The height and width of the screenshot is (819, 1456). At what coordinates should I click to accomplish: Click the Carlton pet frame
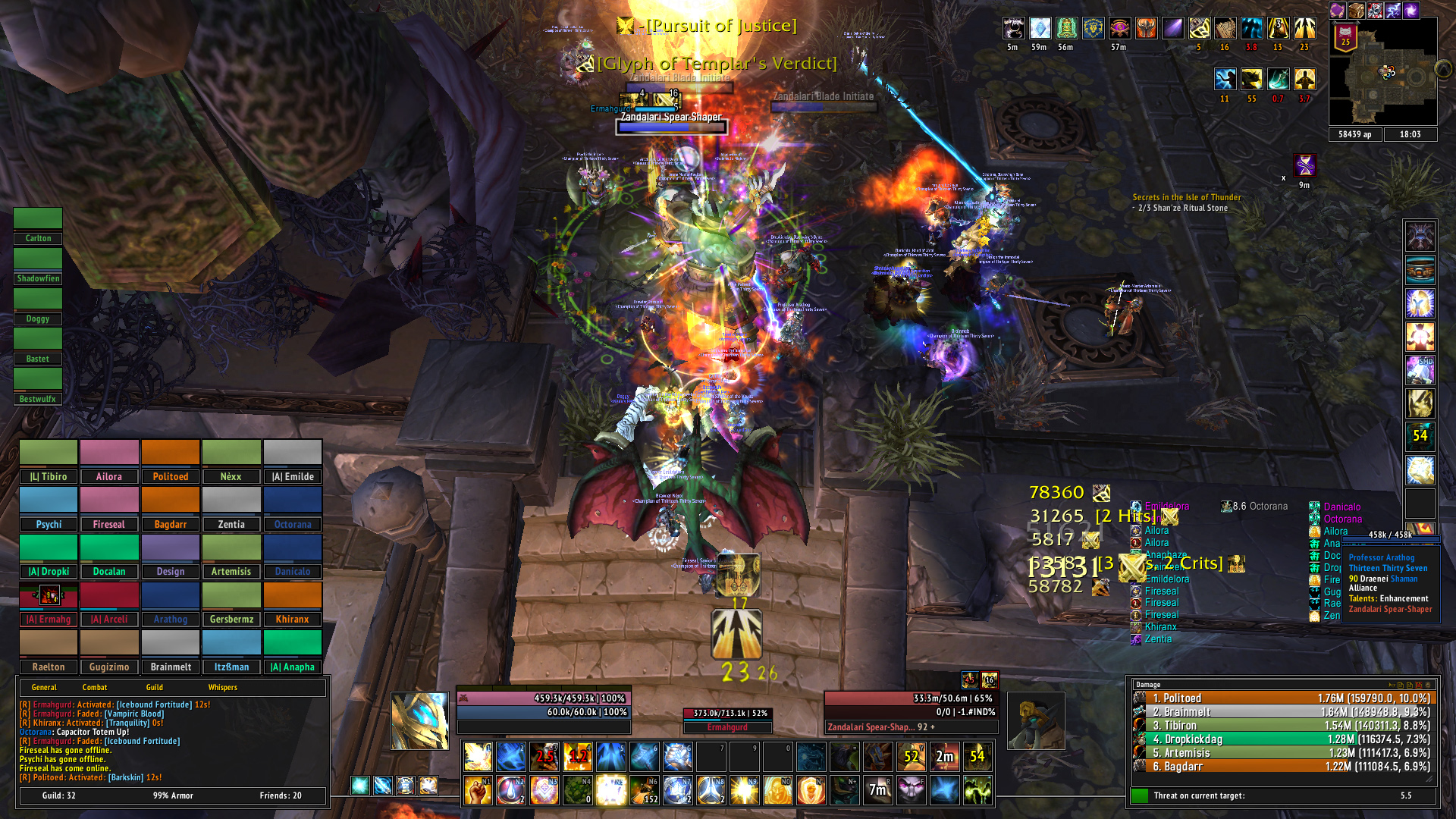coord(38,227)
